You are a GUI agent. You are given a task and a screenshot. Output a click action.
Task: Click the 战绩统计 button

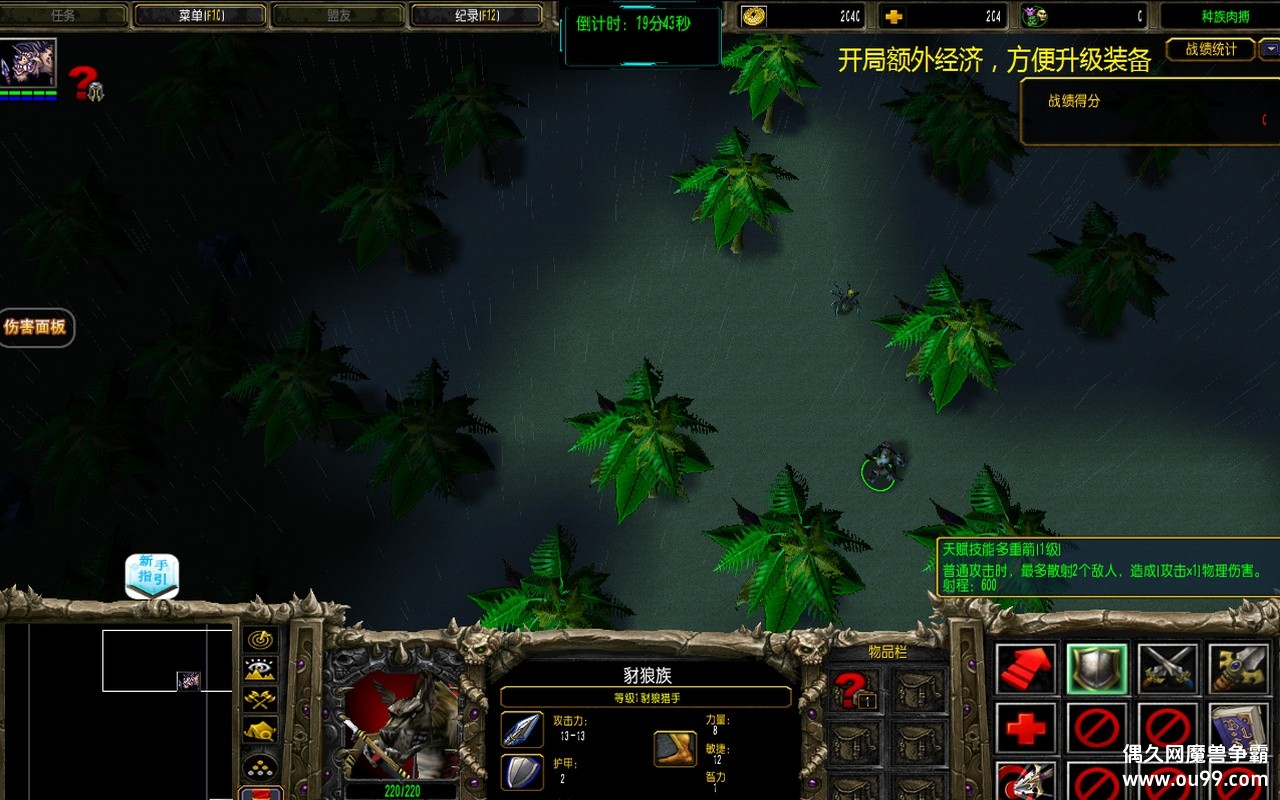(x=1210, y=49)
